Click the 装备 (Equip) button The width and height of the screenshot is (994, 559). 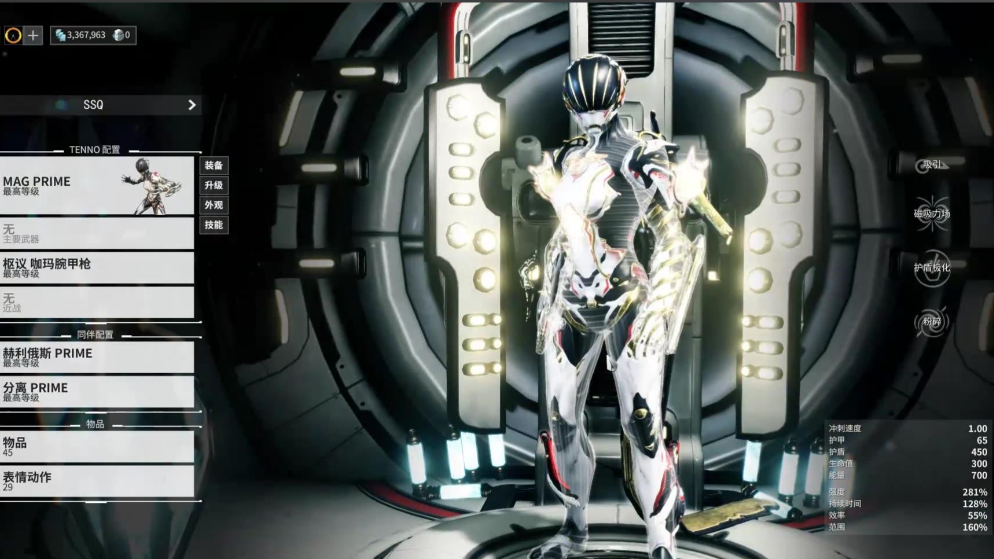(x=213, y=165)
